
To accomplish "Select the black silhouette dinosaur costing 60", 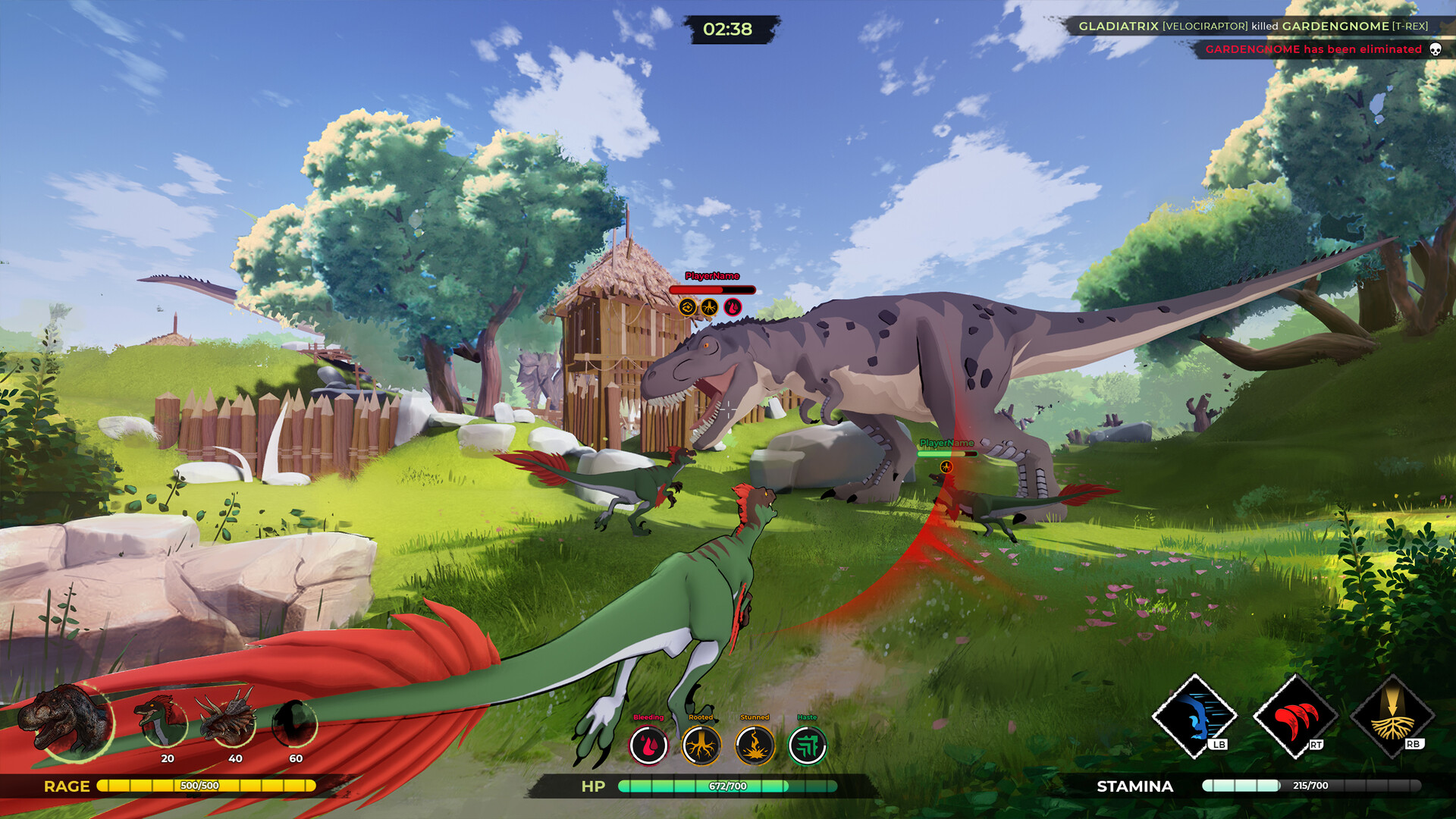I will coord(293,722).
